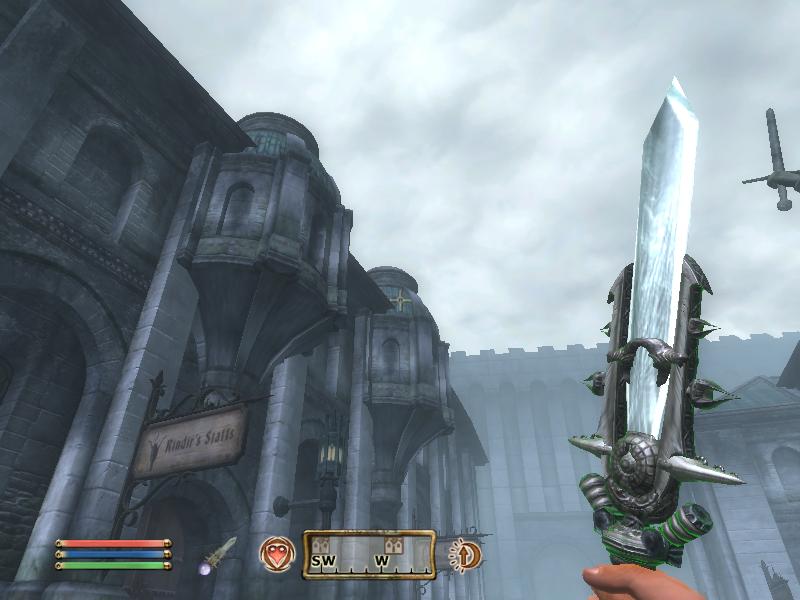Select the active effect icon beside the compass
800x600 pixels.
(x=463, y=554)
